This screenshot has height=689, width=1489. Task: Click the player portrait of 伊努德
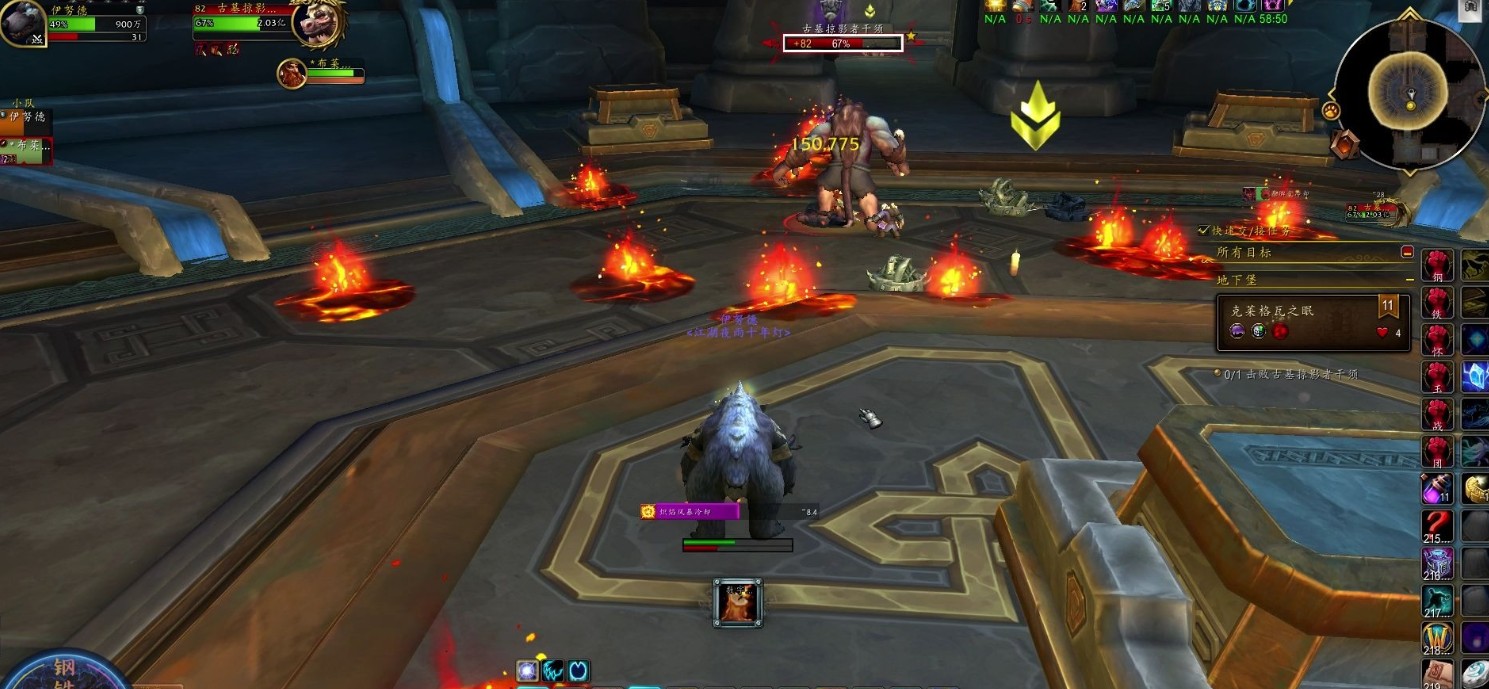click(x=23, y=23)
